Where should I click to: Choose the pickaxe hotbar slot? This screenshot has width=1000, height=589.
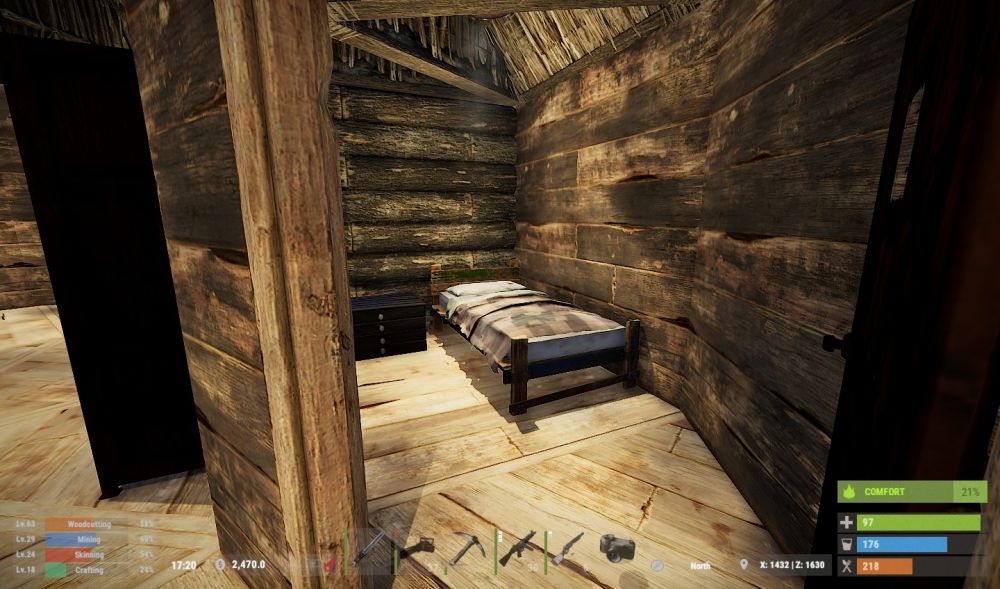click(x=466, y=548)
